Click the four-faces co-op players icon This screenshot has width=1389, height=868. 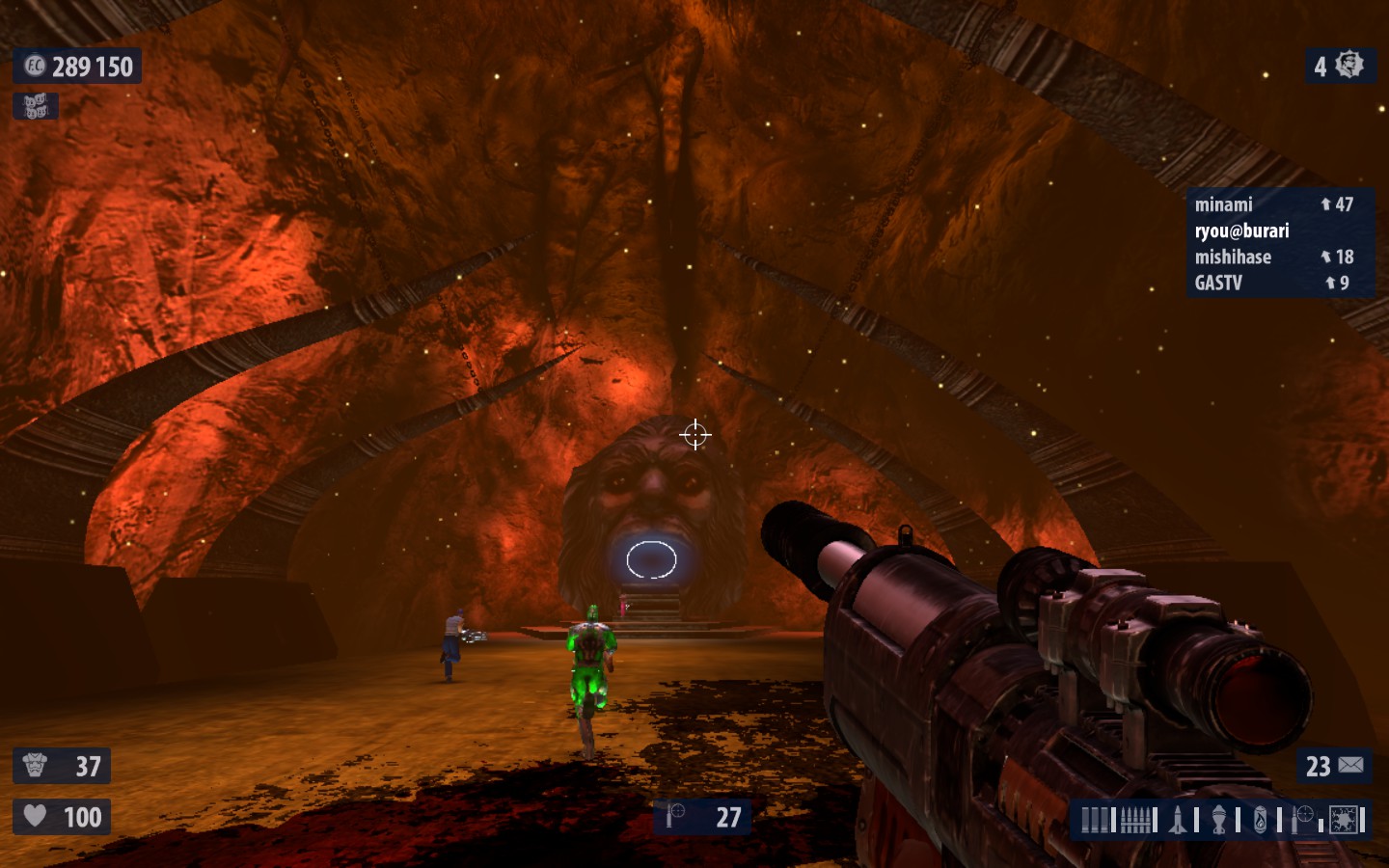click(36, 106)
